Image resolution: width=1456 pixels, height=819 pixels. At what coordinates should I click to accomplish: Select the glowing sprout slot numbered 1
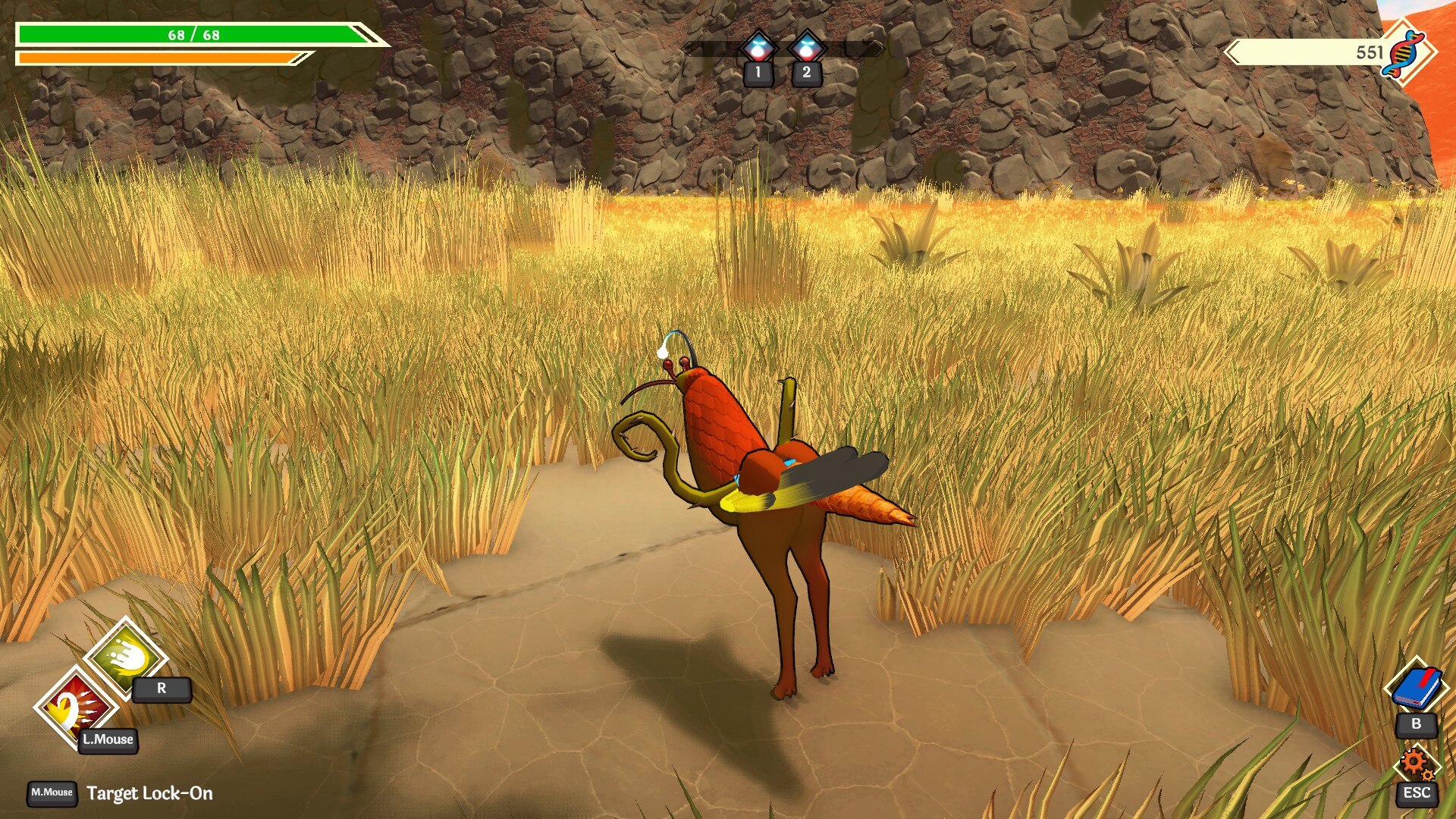pyautogui.click(x=758, y=48)
